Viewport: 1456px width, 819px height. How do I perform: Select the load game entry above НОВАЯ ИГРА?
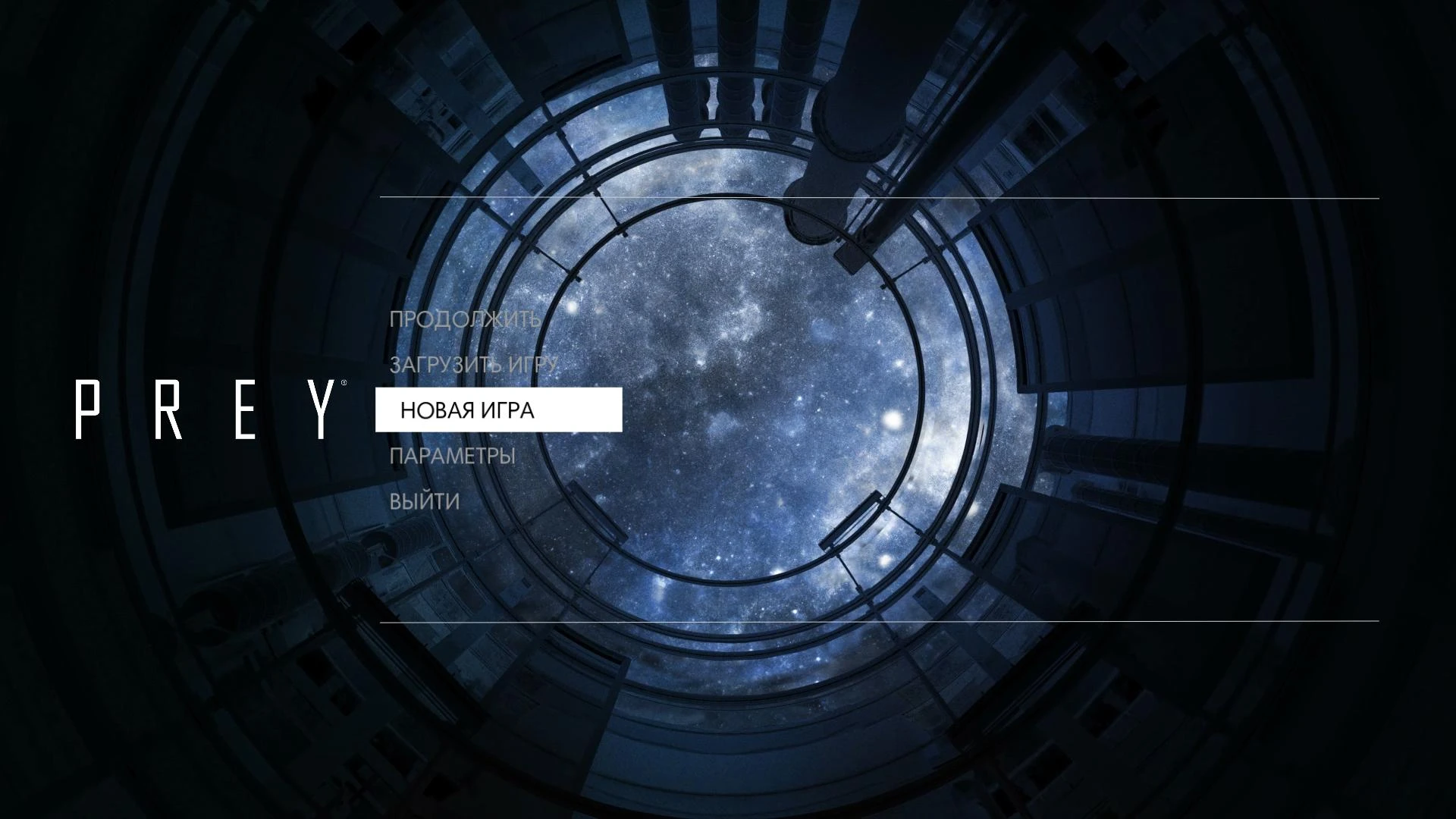[x=474, y=366]
